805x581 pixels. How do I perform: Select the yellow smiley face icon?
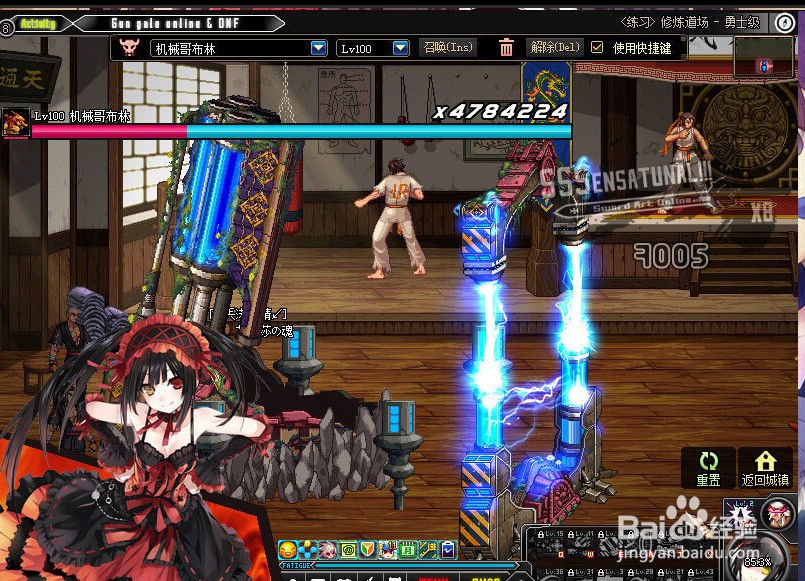pos(288,549)
